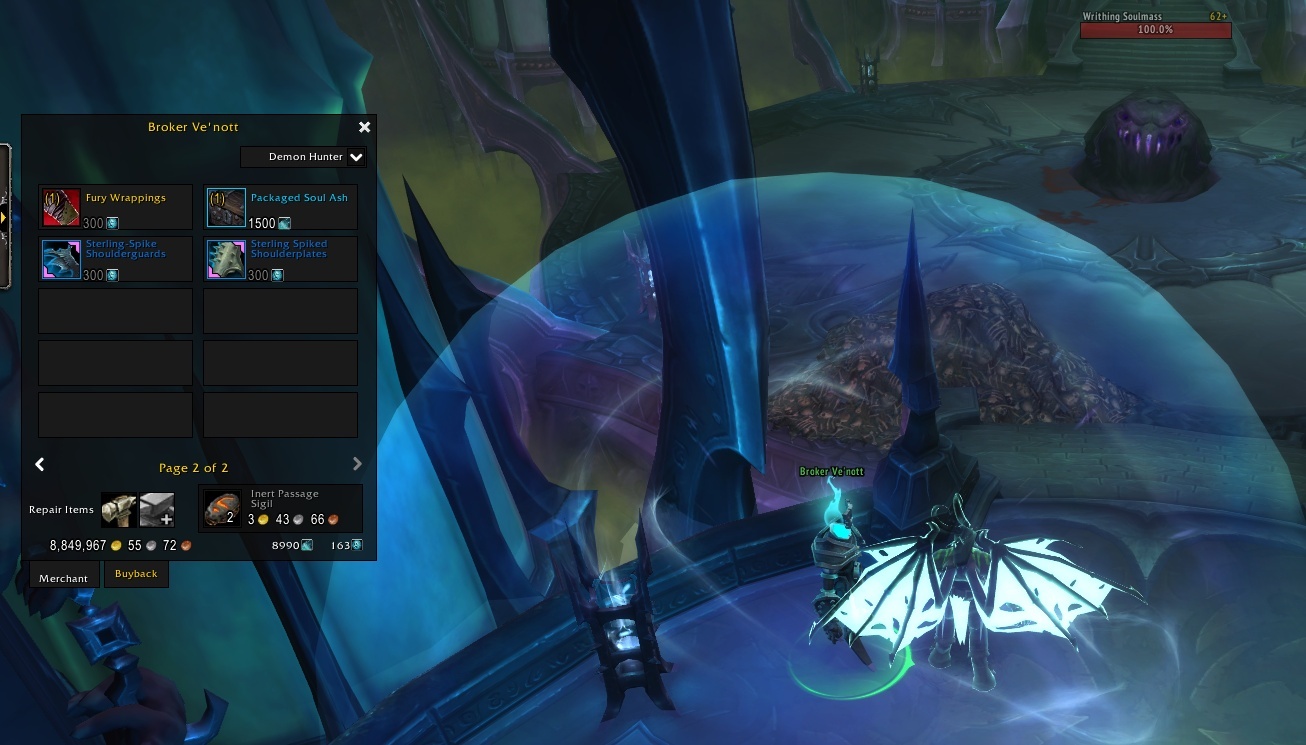Expand the collapsed sidebar arrow on screen edge
This screenshot has height=745, width=1306.
point(4,216)
